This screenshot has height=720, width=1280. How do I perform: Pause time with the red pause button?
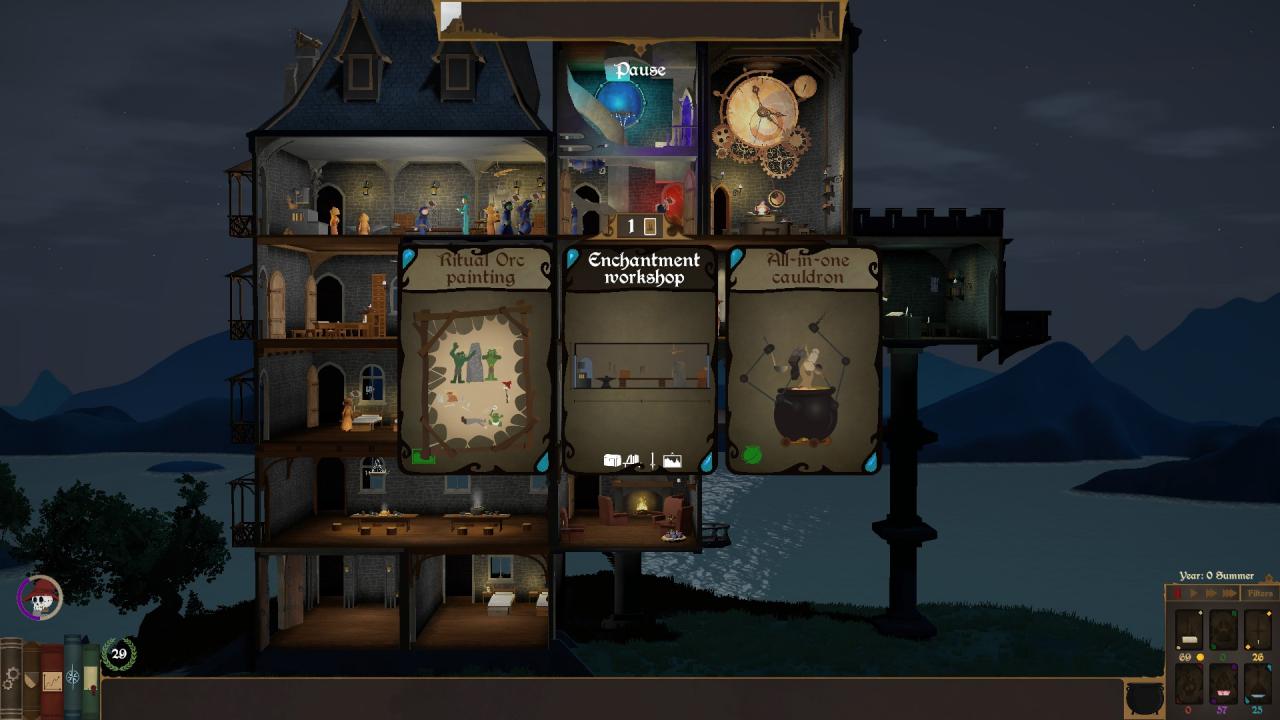(1177, 594)
